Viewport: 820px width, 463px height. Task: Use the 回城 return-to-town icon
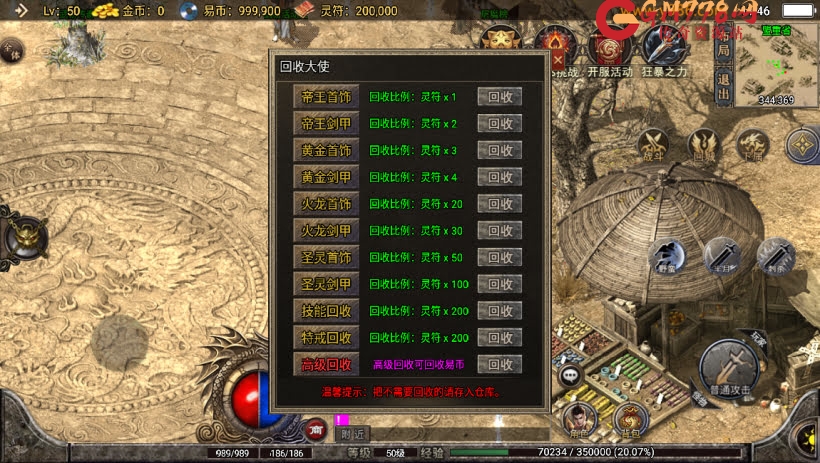(704, 145)
